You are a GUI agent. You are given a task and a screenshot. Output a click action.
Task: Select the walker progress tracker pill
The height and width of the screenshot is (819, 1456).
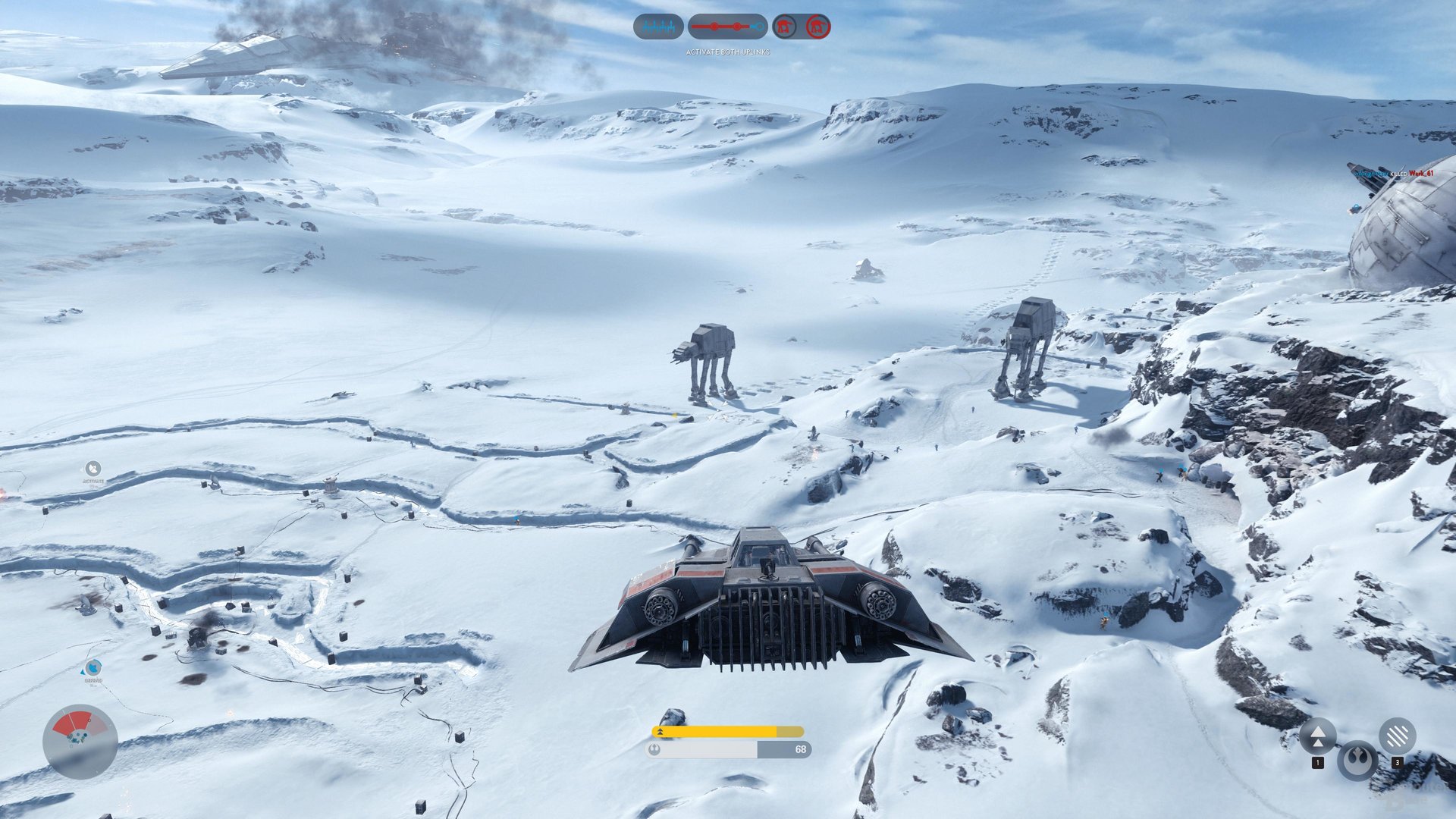728,27
